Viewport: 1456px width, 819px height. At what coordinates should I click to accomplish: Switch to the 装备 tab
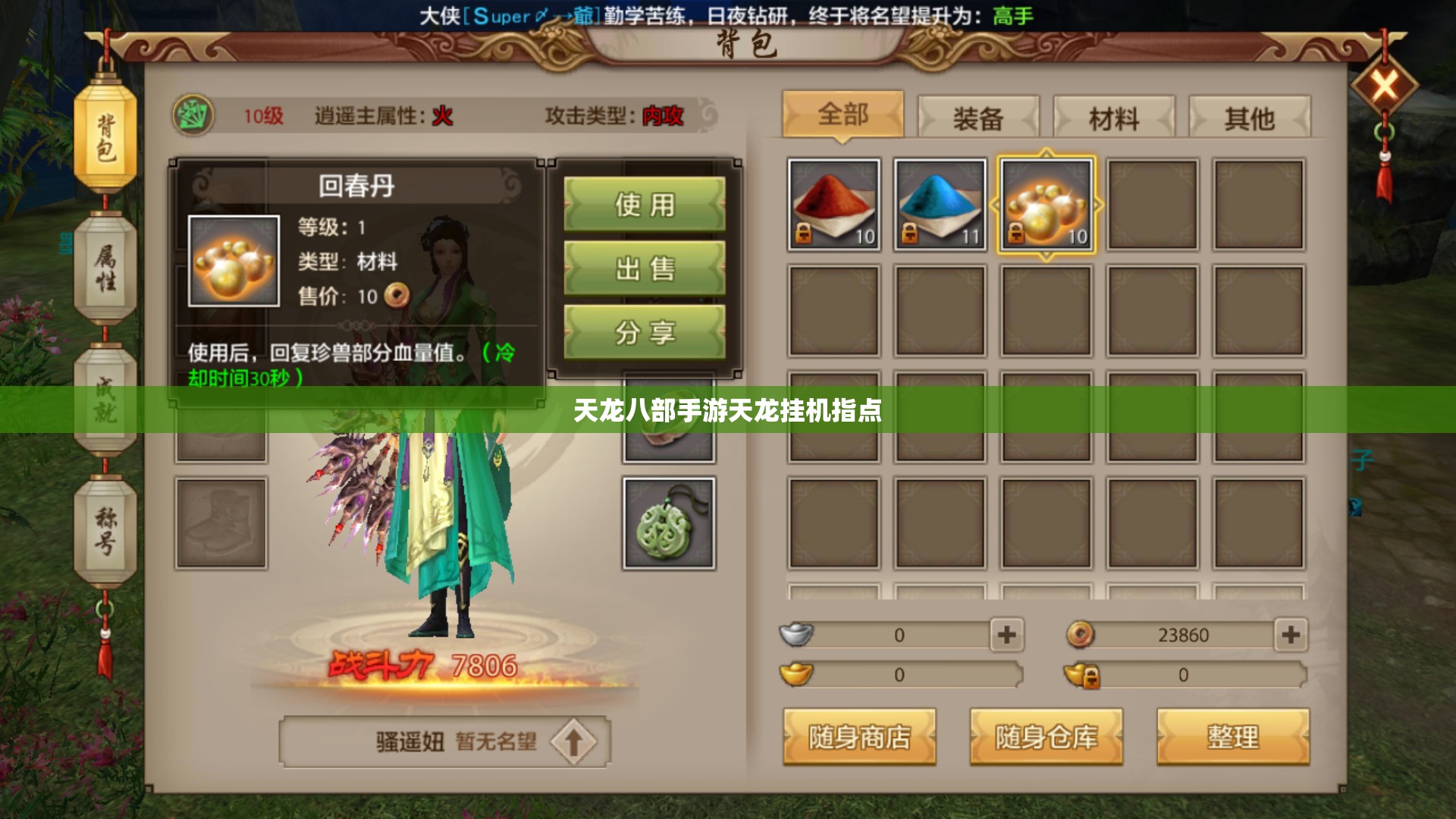[978, 118]
